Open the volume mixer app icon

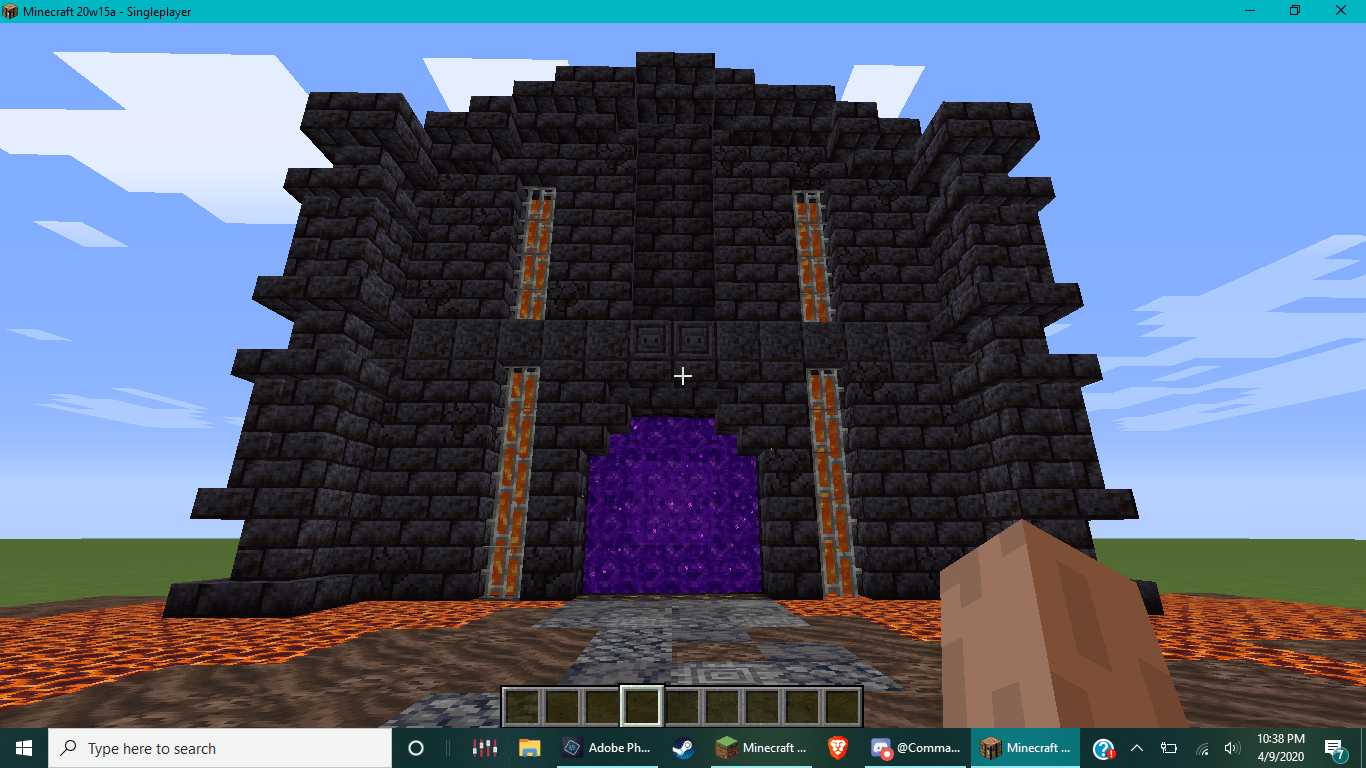[484, 748]
